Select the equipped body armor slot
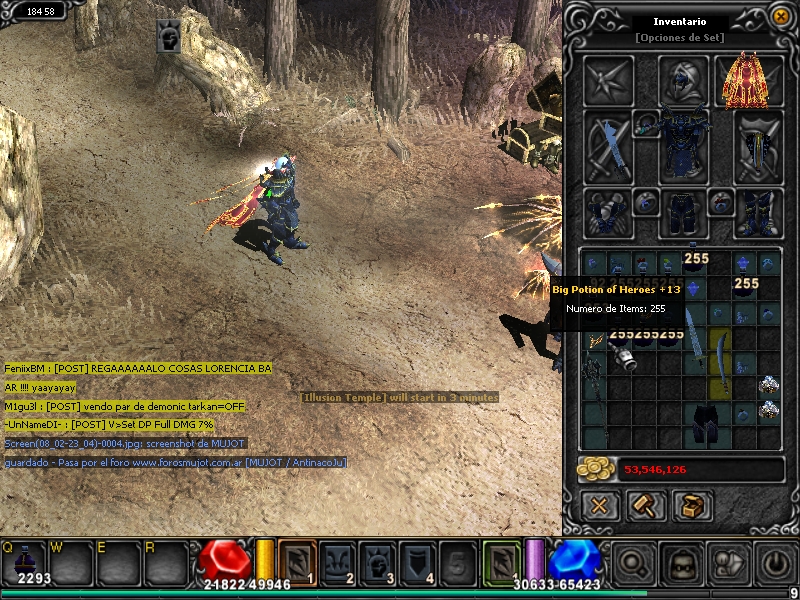 click(x=684, y=146)
